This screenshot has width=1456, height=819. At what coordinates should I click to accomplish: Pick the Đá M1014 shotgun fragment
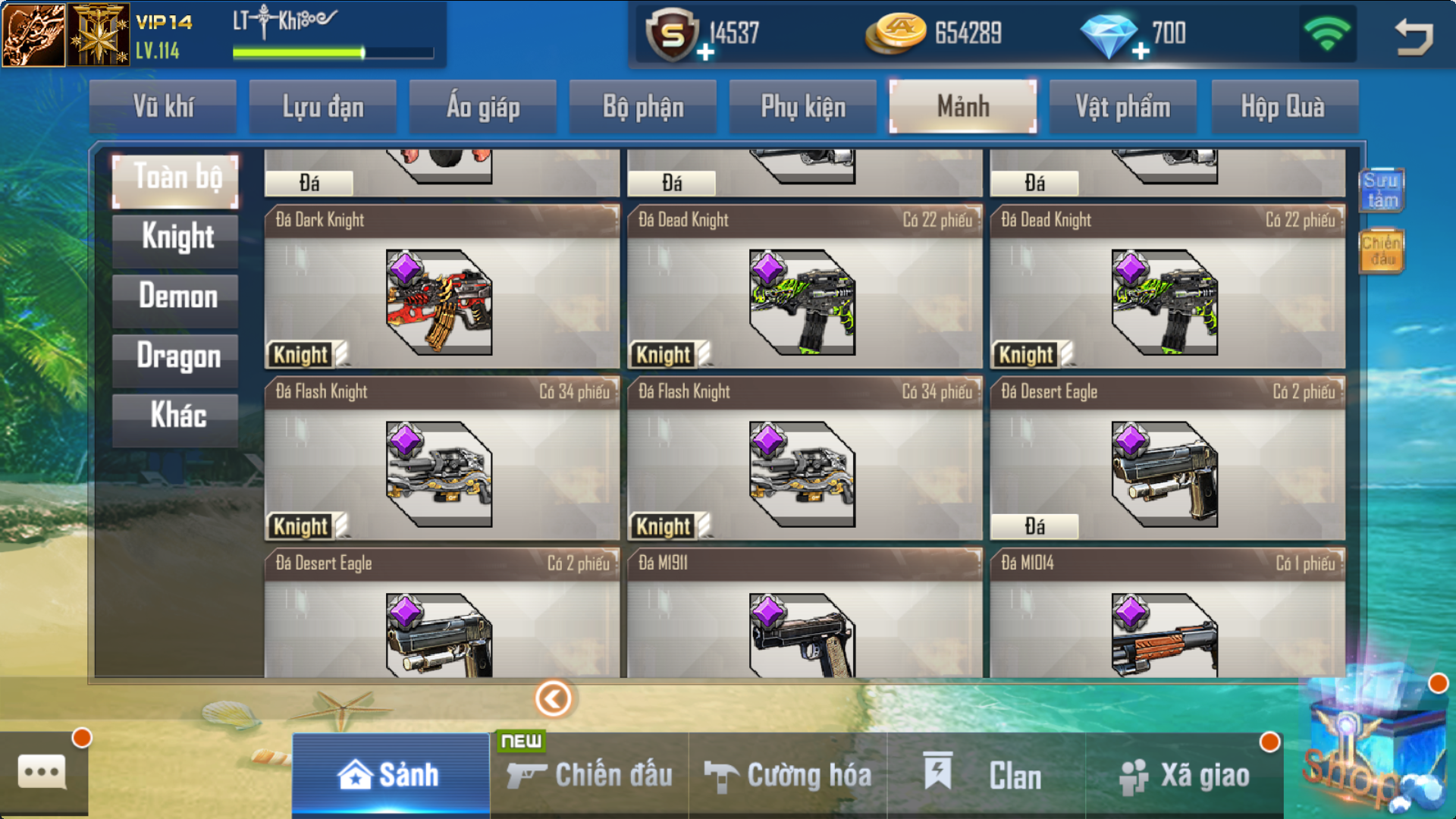coord(1167,613)
